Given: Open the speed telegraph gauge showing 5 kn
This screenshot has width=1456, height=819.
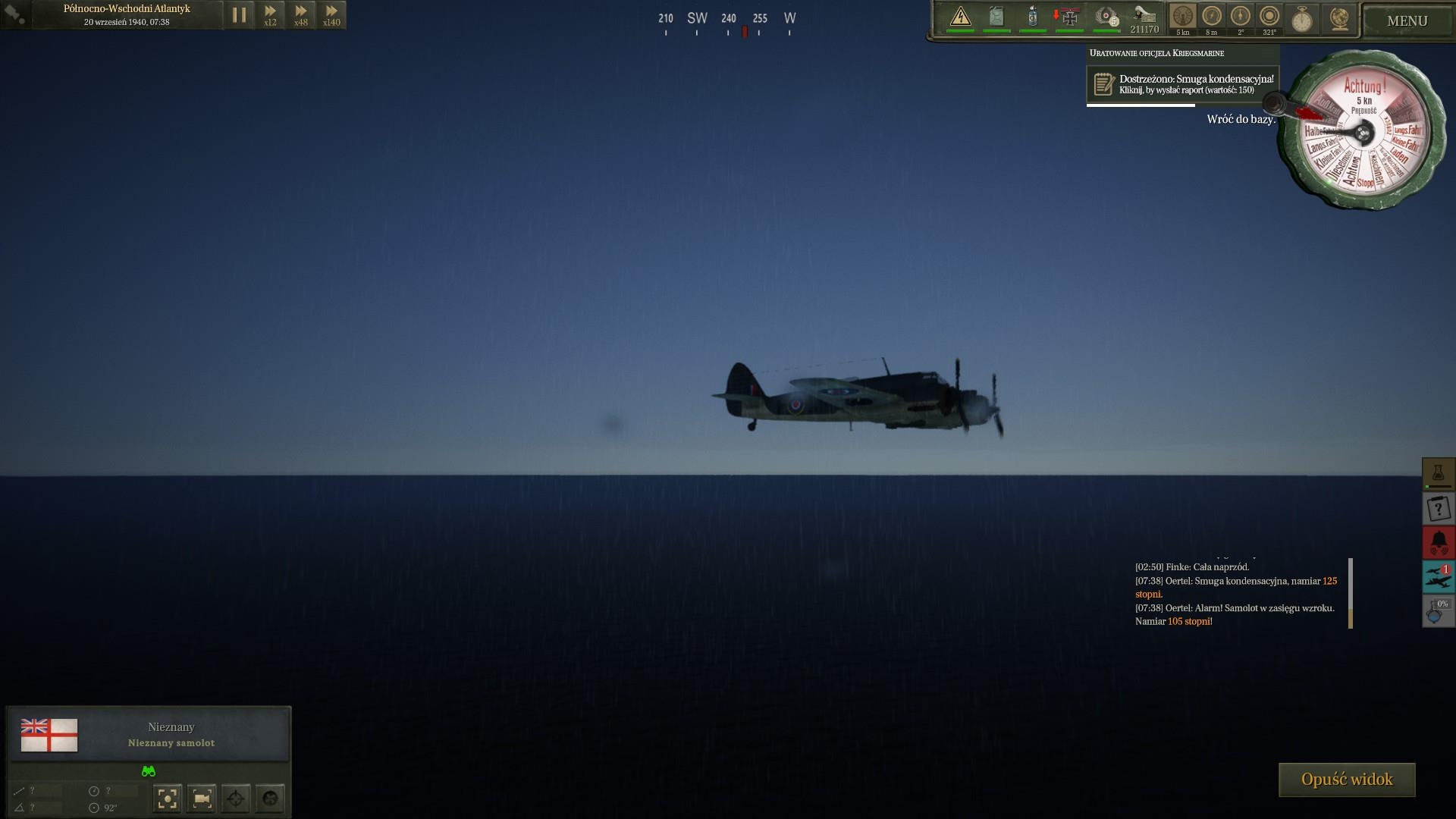Looking at the screenshot, I should click(x=1182, y=18).
